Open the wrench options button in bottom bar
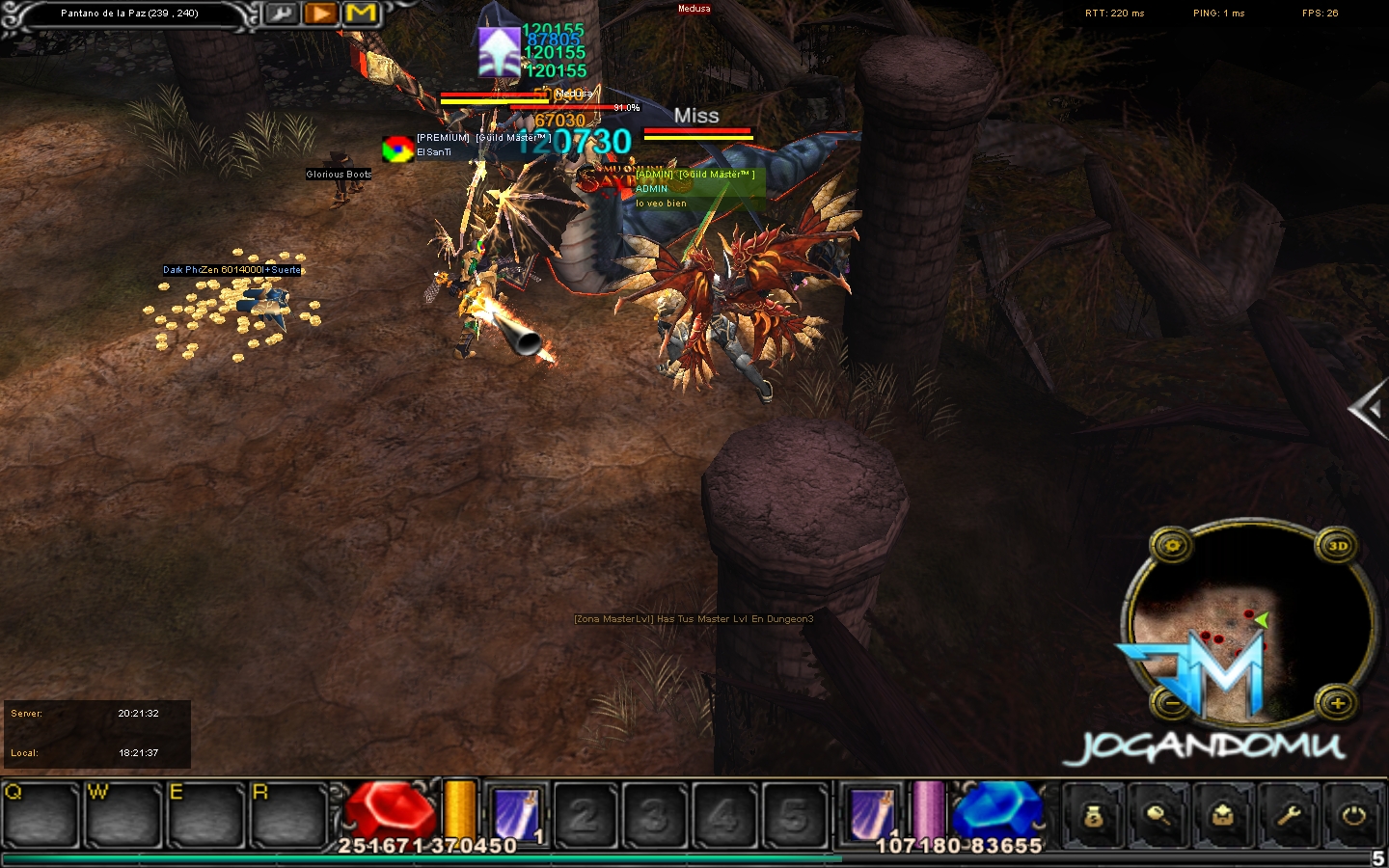The width and height of the screenshot is (1389, 868). click(1289, 816)
